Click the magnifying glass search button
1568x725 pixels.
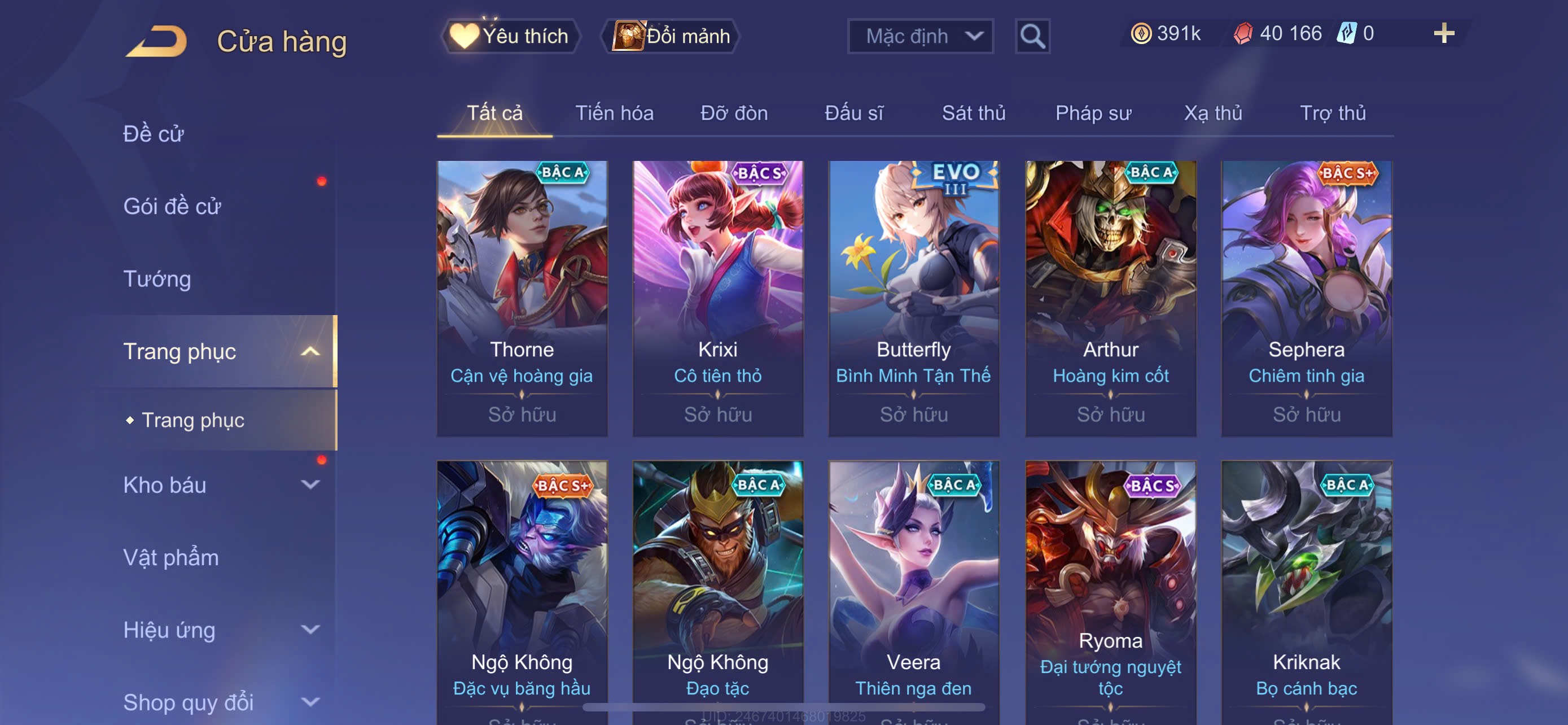point(1032,37)
